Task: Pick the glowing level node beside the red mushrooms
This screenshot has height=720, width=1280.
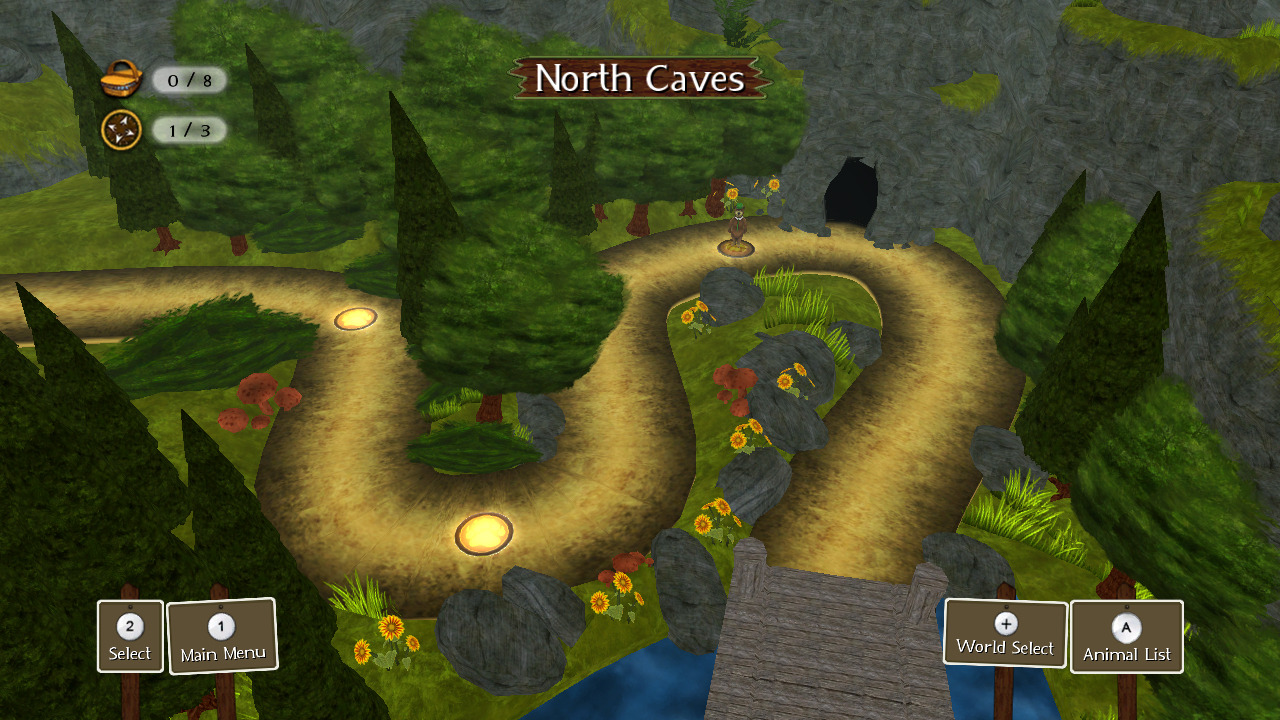Action: point(355,319)
